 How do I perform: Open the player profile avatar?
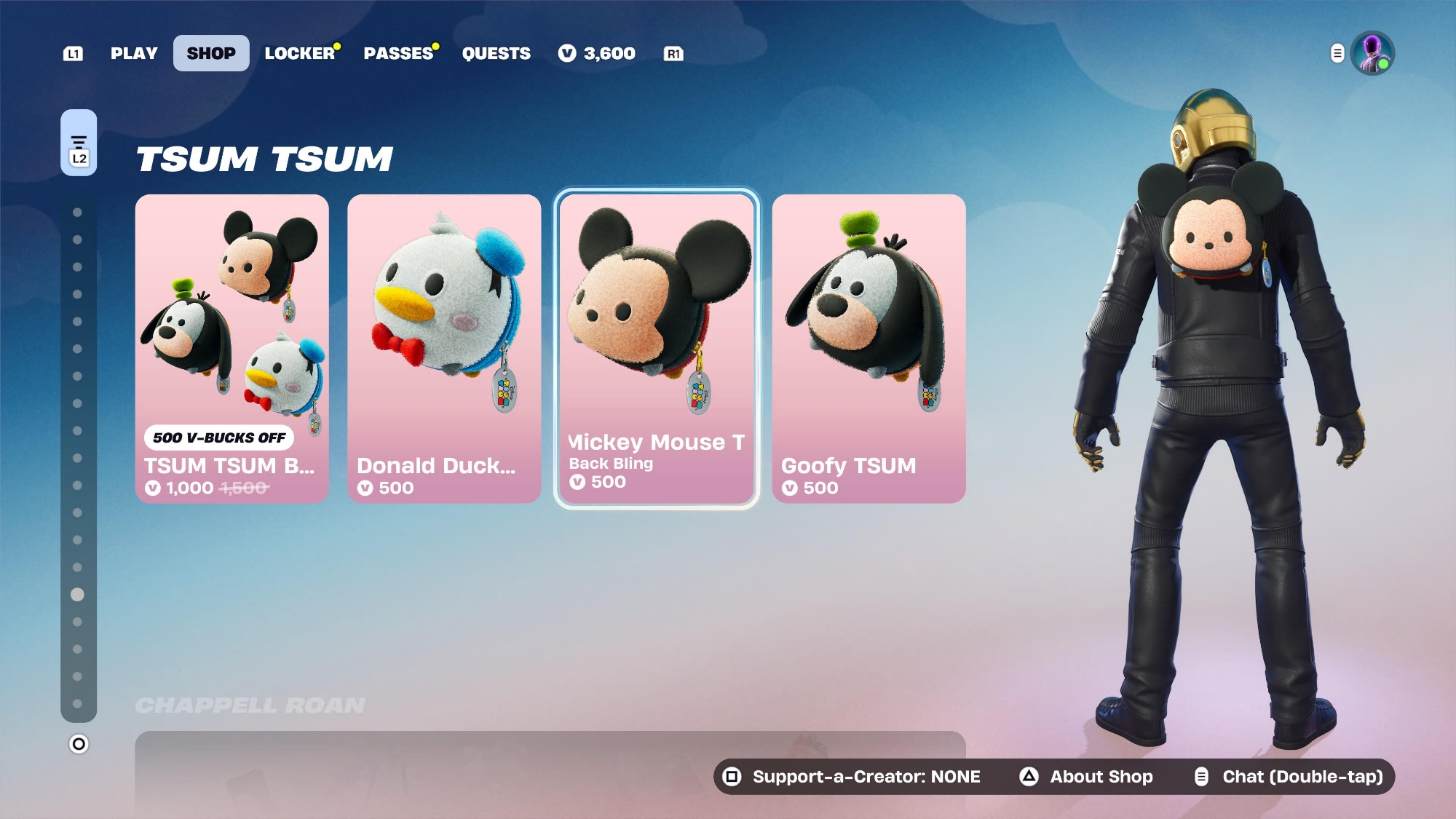pos(1372,53)
